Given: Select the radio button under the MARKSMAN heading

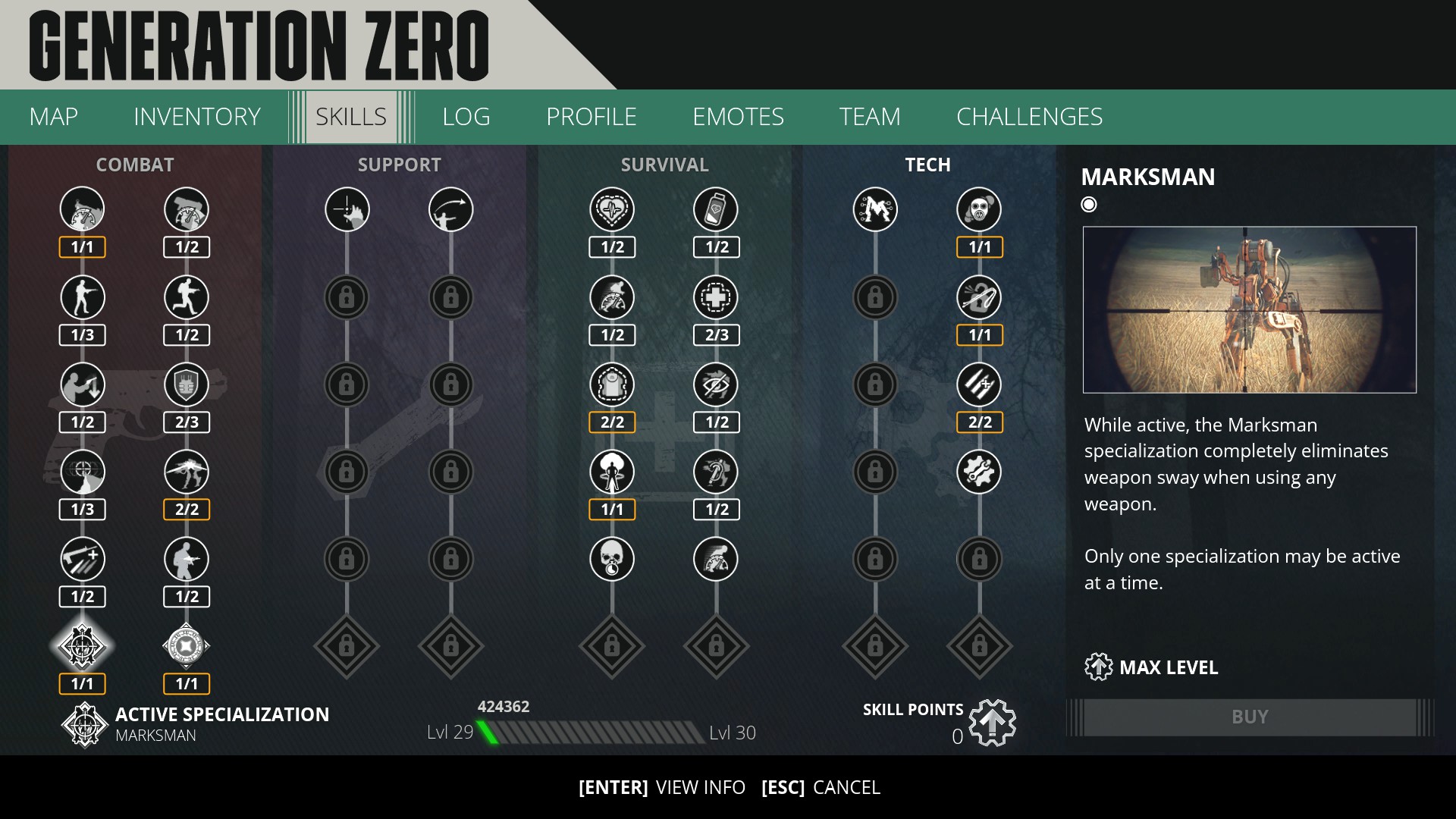Looking at the screenshot, I should [x=1088, y=203].
